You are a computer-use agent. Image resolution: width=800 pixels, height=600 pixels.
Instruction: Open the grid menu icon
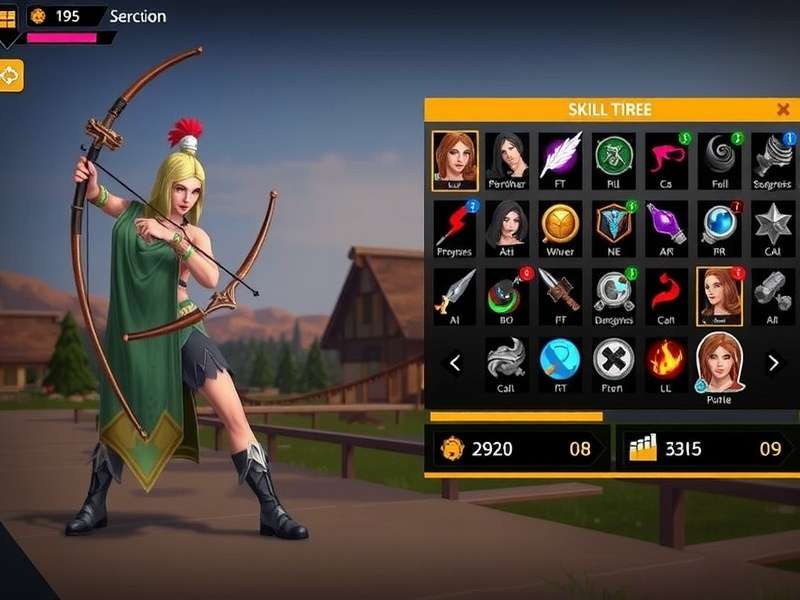pos(7,18)
